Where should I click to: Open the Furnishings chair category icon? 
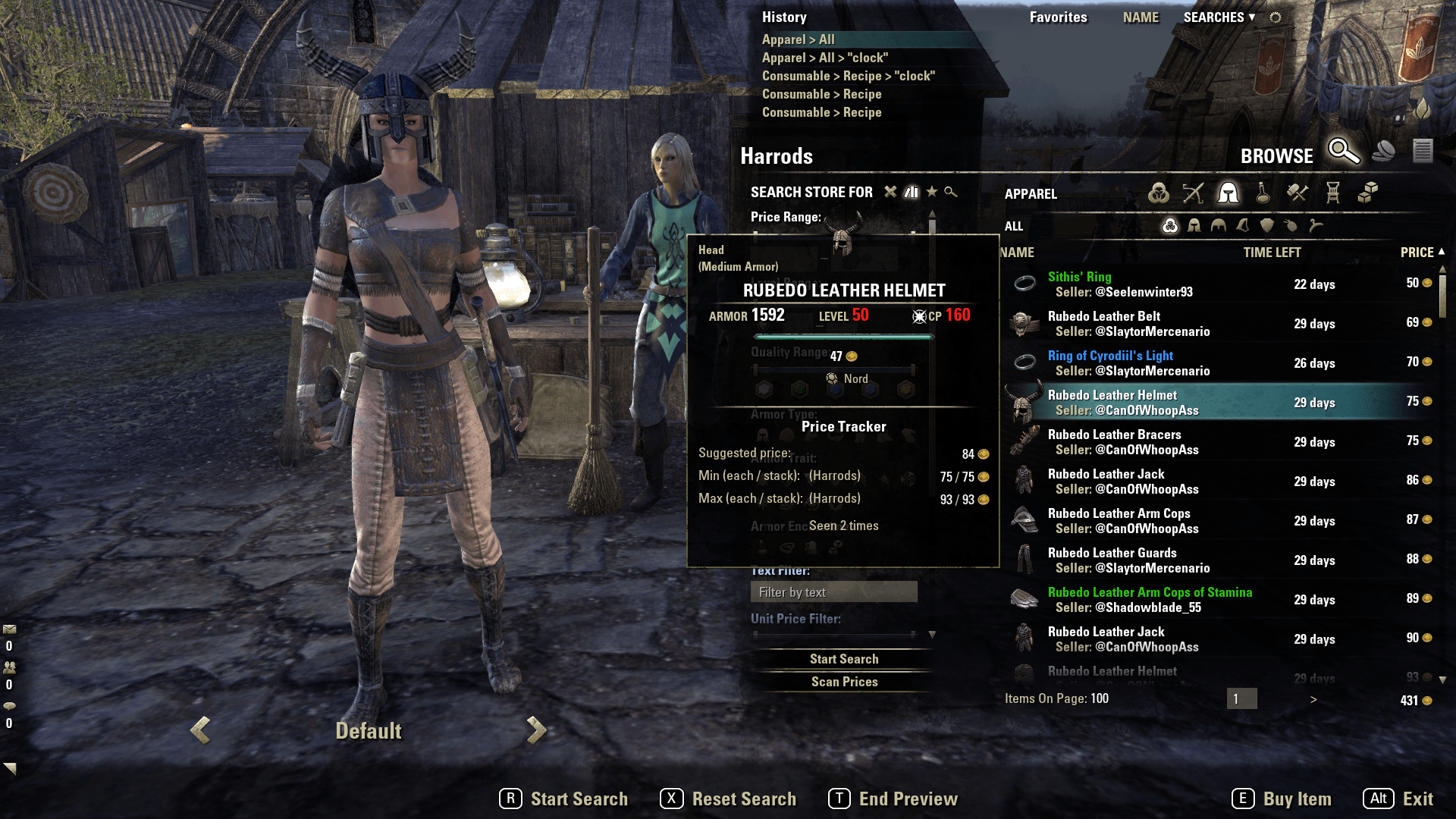[x=1332, y=193]
